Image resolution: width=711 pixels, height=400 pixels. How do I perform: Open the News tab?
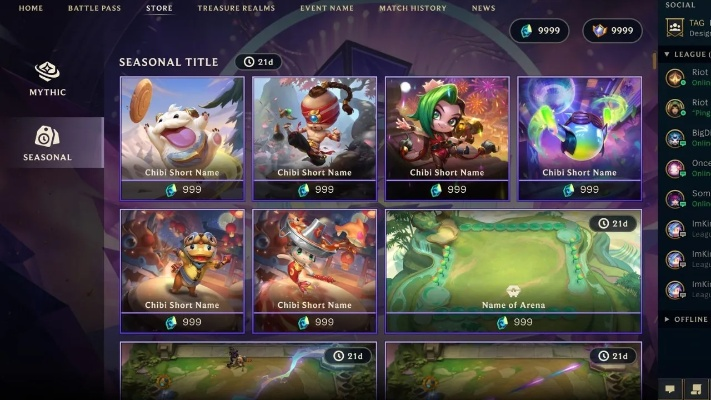point(483,8)
